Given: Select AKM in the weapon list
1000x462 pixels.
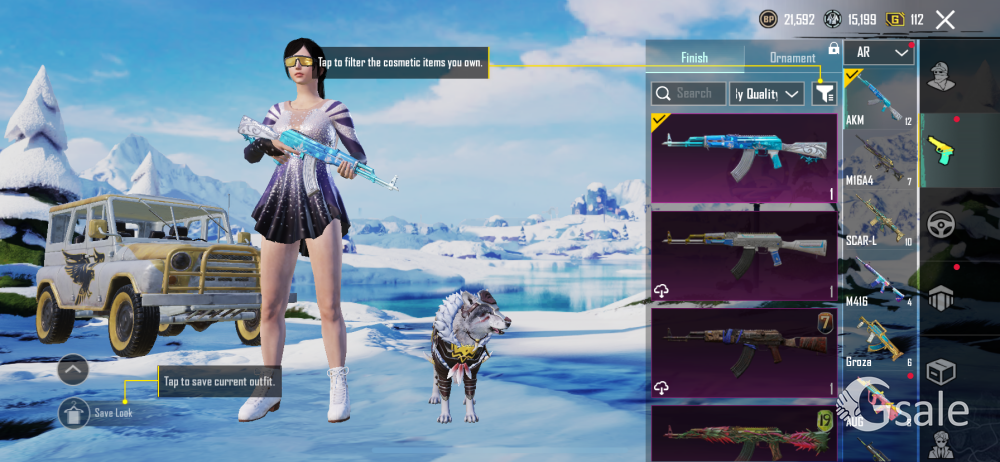Looking at the screenshot, I should point(879,100).
